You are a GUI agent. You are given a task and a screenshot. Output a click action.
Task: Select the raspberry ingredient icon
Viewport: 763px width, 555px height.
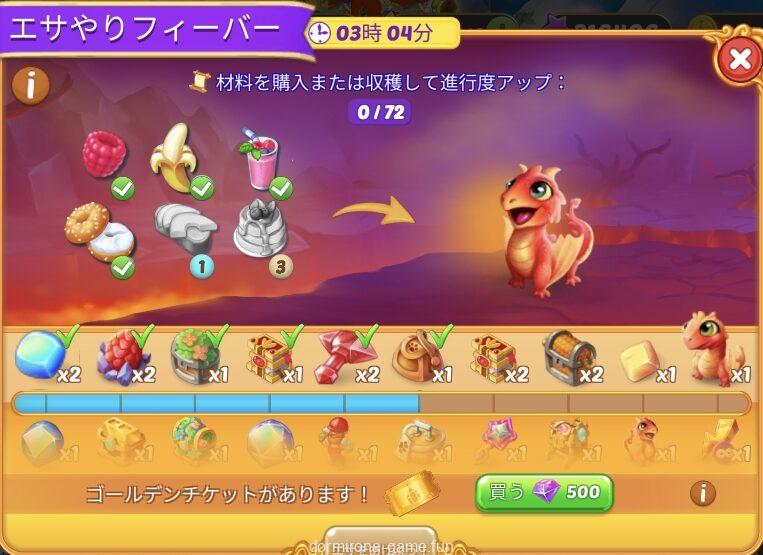tap(103, 155)
